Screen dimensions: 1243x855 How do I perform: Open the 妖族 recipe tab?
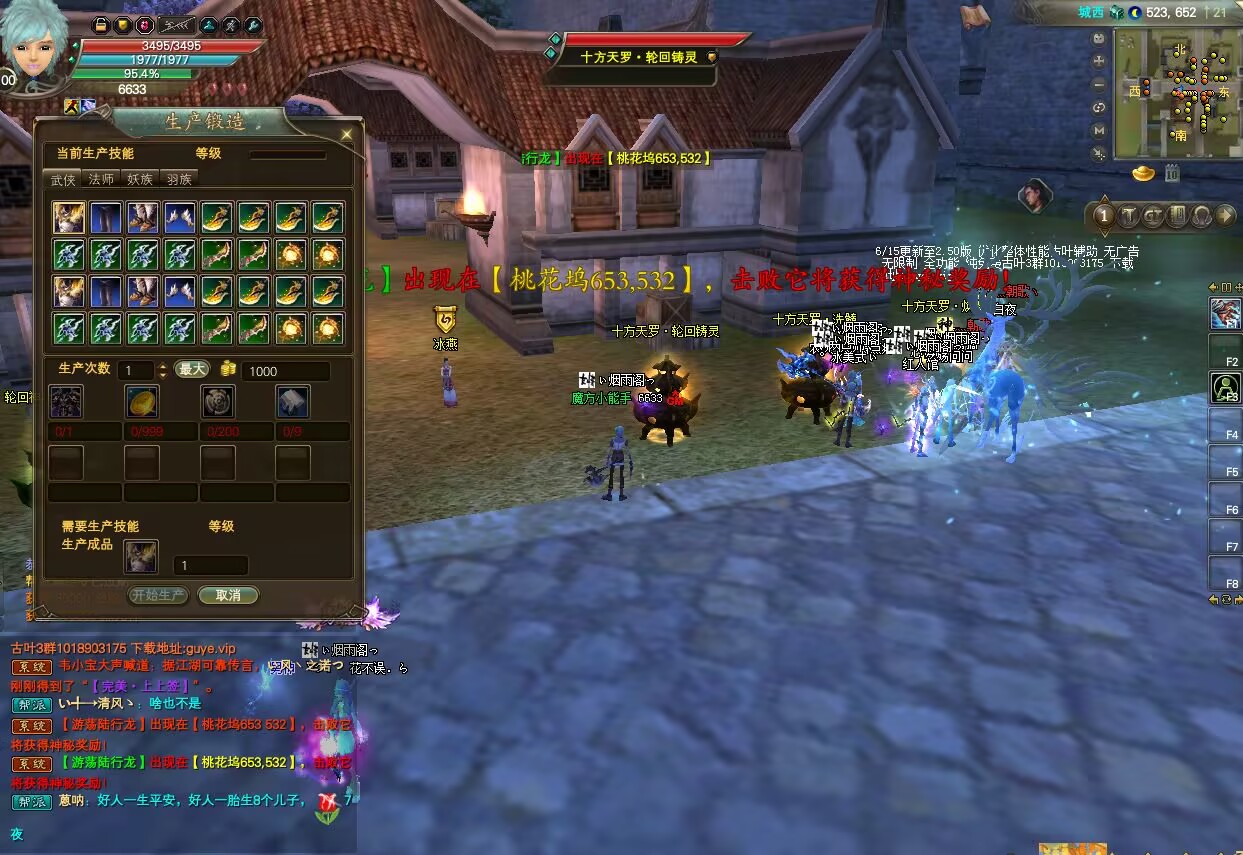[140, 179]
